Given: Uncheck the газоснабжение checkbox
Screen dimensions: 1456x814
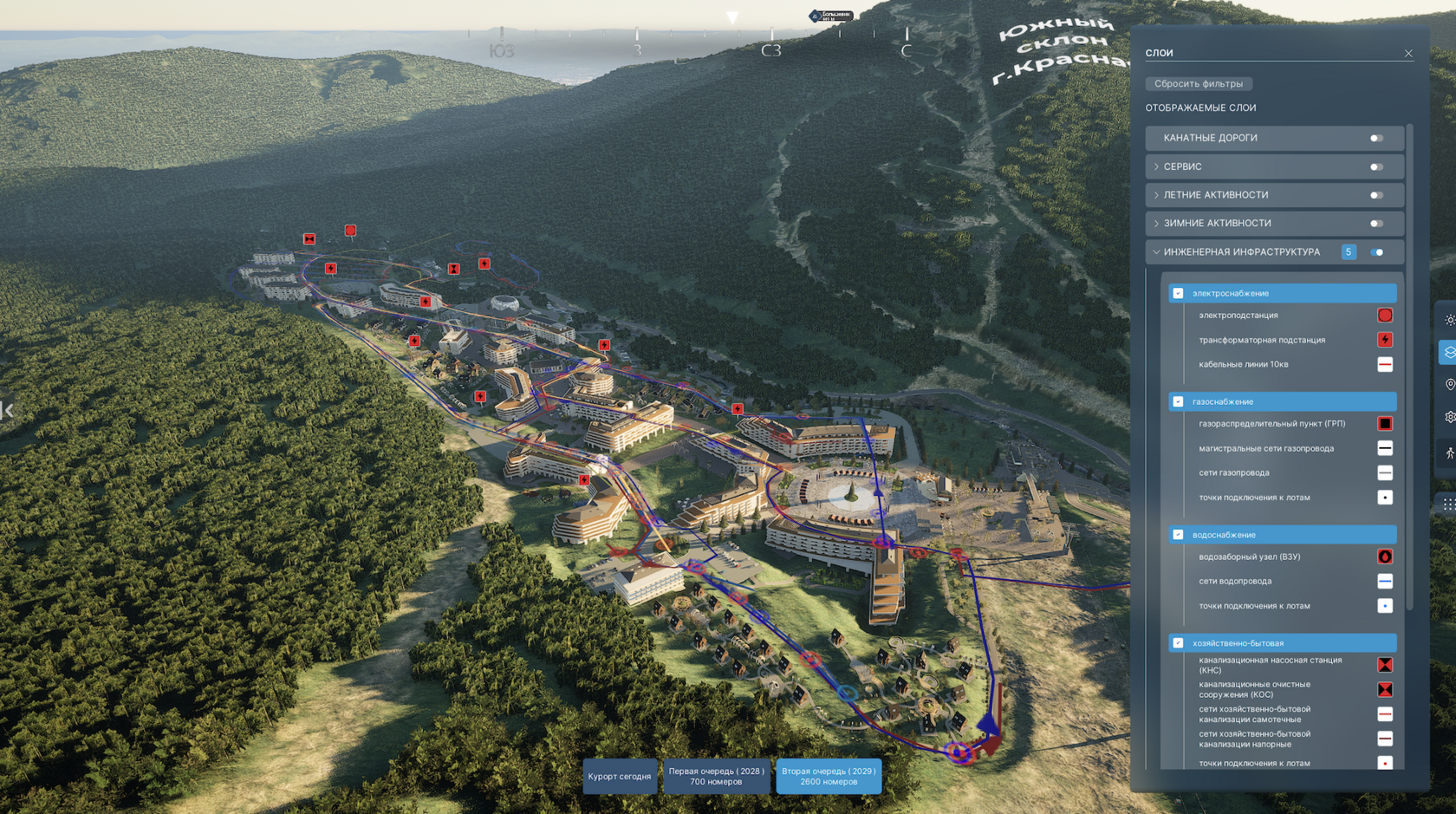Looking at the screenshot, I should point(1178,401).
